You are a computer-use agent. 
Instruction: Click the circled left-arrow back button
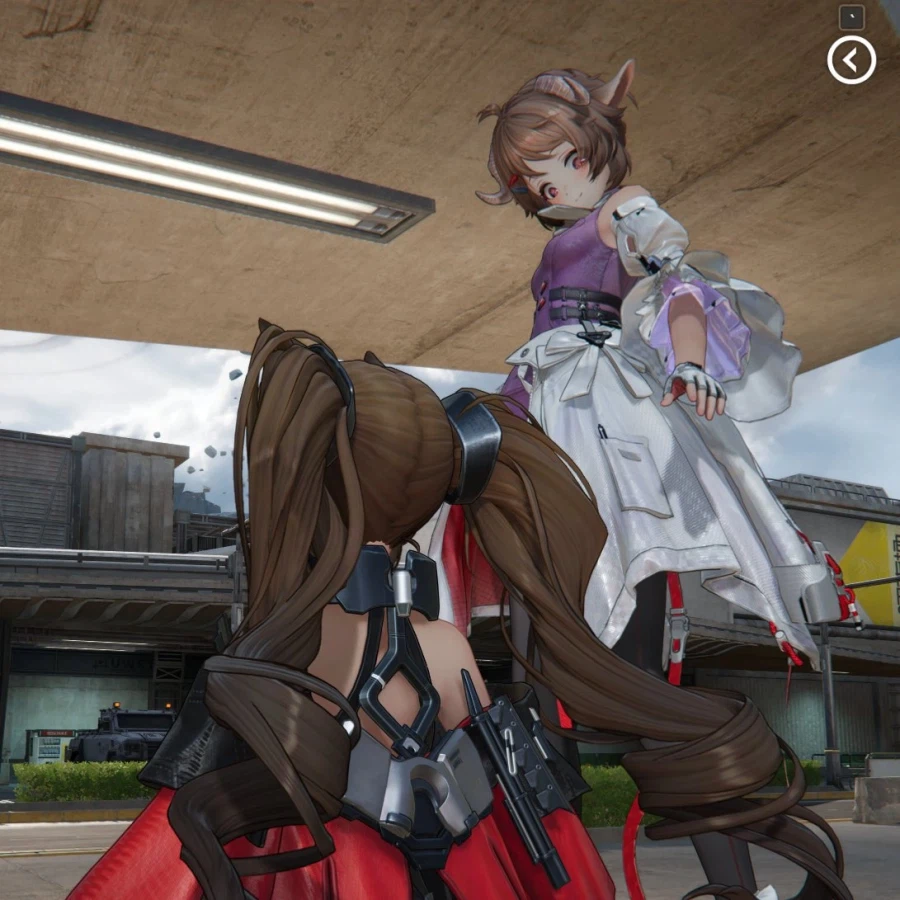(851, 60)
